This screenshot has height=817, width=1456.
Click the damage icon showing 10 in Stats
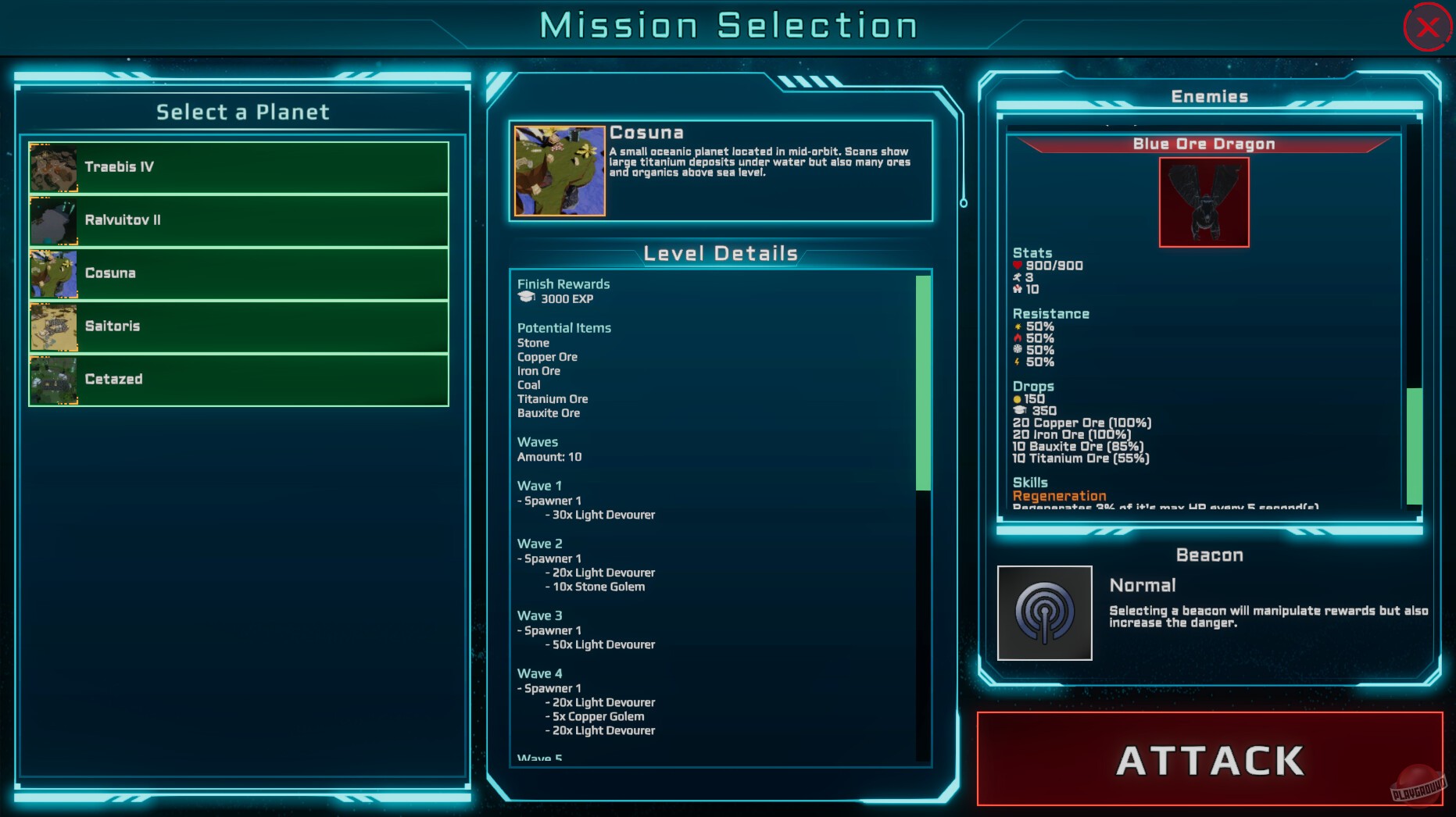[x=1018, y=289]
